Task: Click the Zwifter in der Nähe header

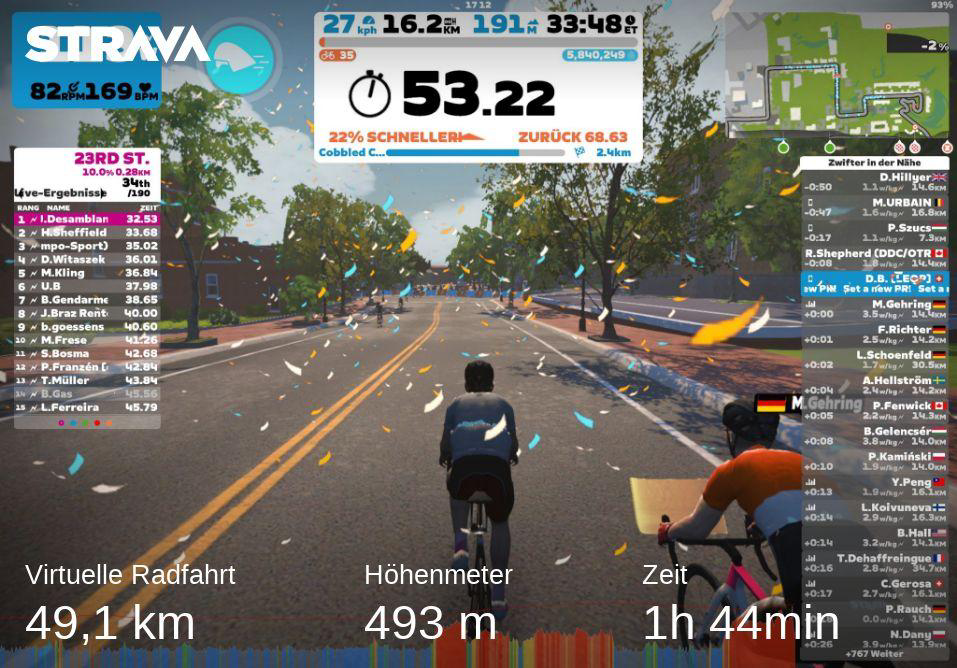Action: pyautogui.click(x=873, y=162)
